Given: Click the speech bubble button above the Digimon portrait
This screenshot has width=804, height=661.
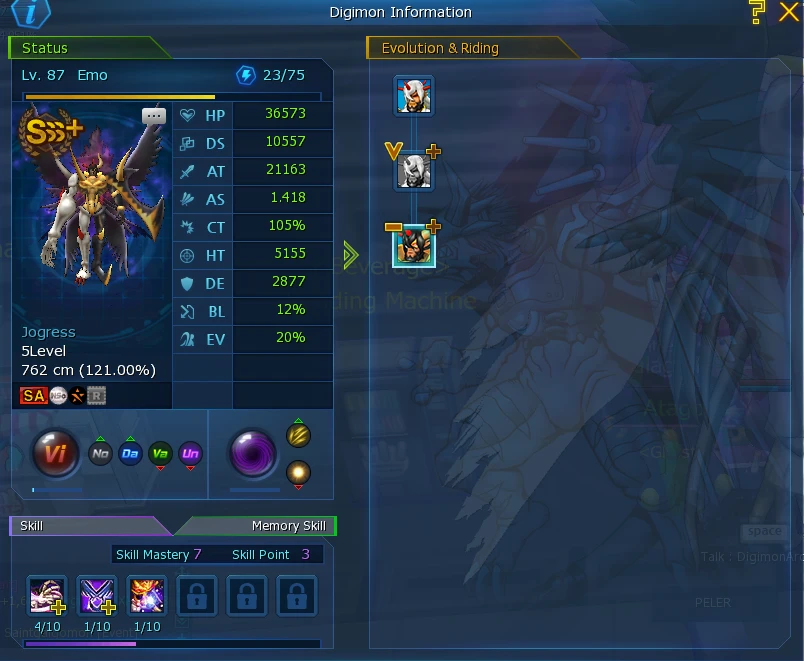Looking at the screenshot, I should (153, 116).
